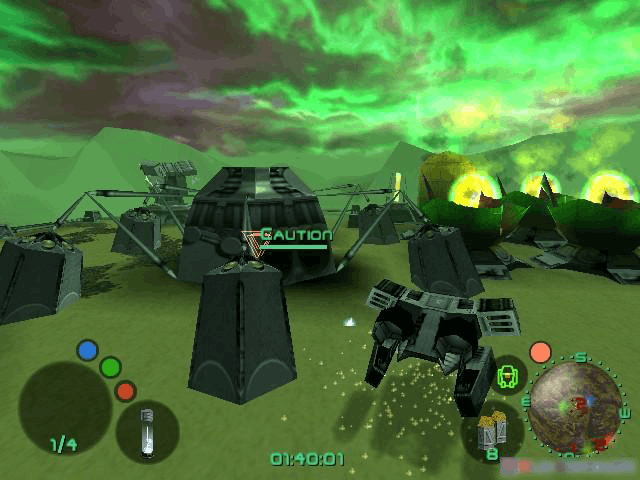
Task: Click the red circle beside the canister
Action: [125, 391]
